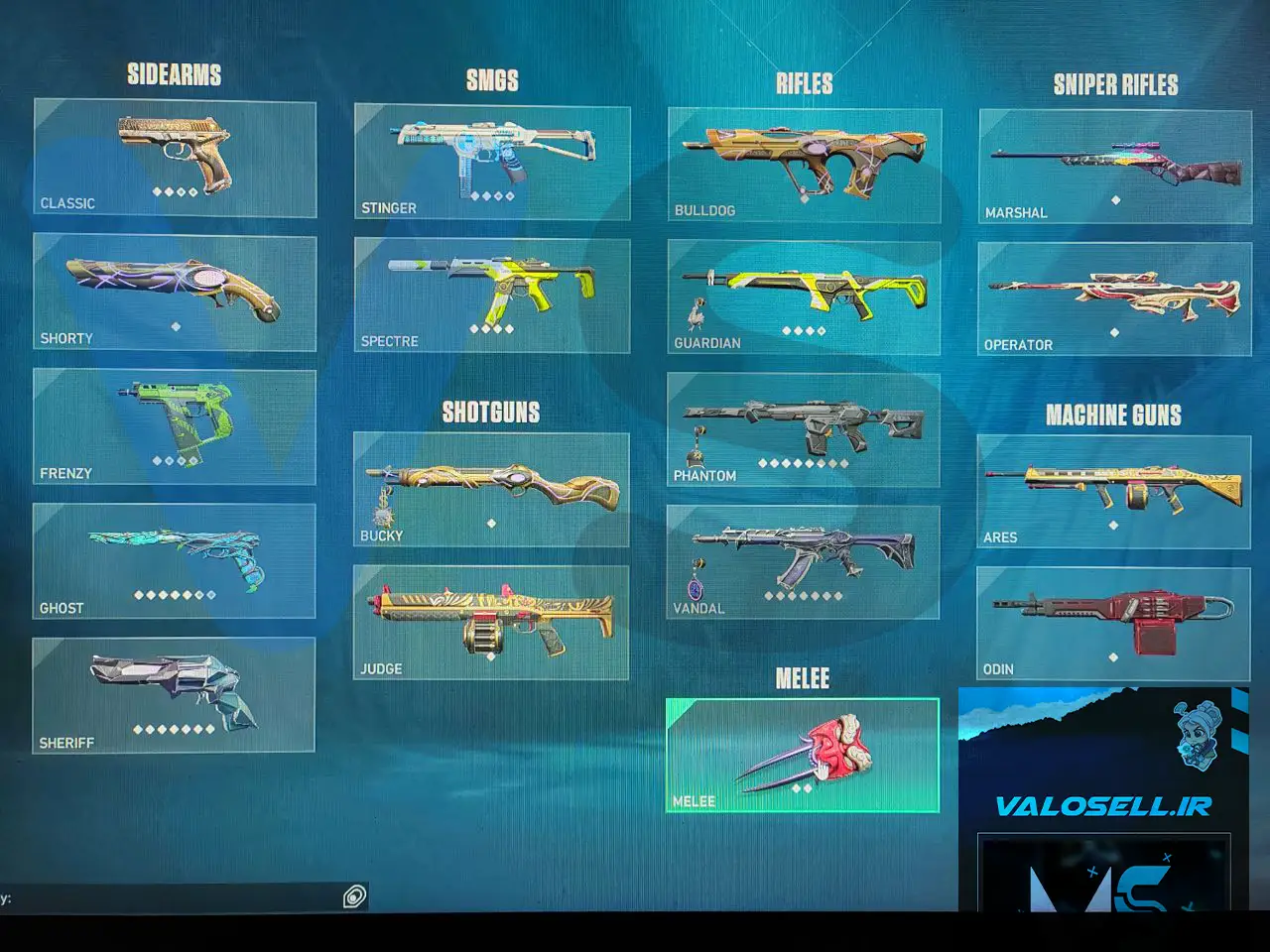The height and width of the screenshot is (952, 1270).
Task: Select the Operator sniper rifle slot
Action: pyautogui.click(x=1114, y=298)
